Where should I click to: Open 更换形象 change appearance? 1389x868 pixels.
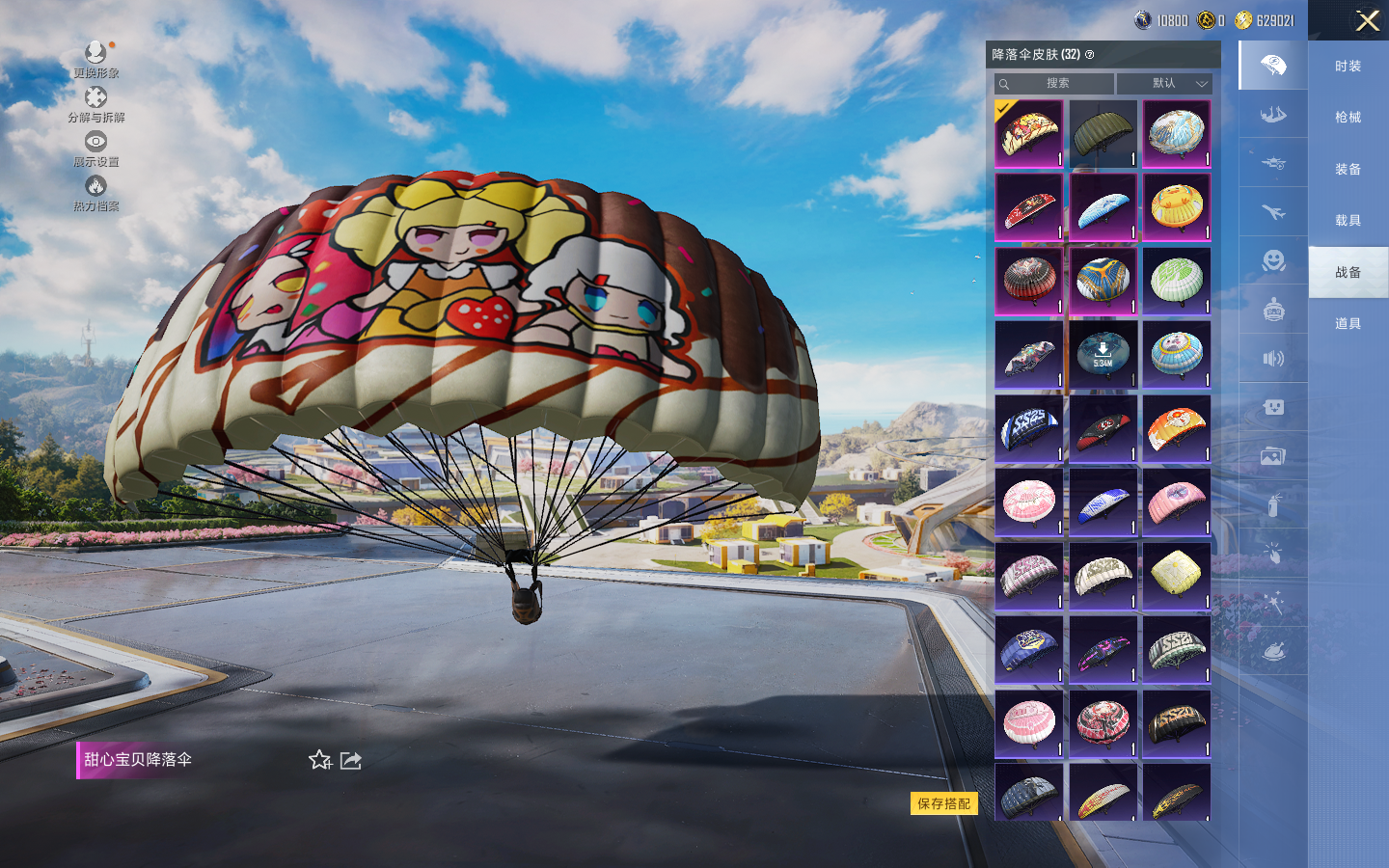point(95,58)
